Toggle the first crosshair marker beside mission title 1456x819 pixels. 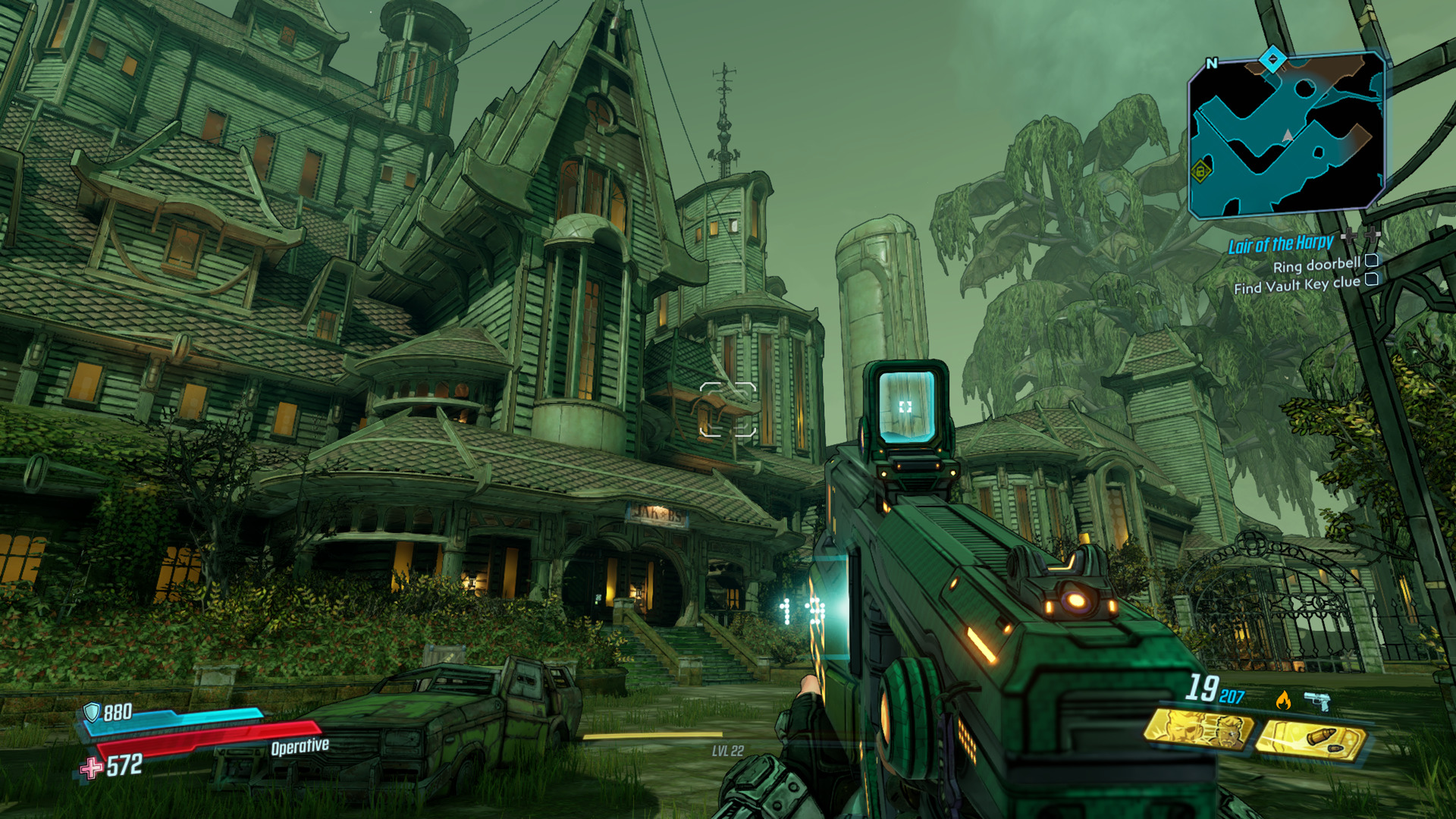point(1349,236)
